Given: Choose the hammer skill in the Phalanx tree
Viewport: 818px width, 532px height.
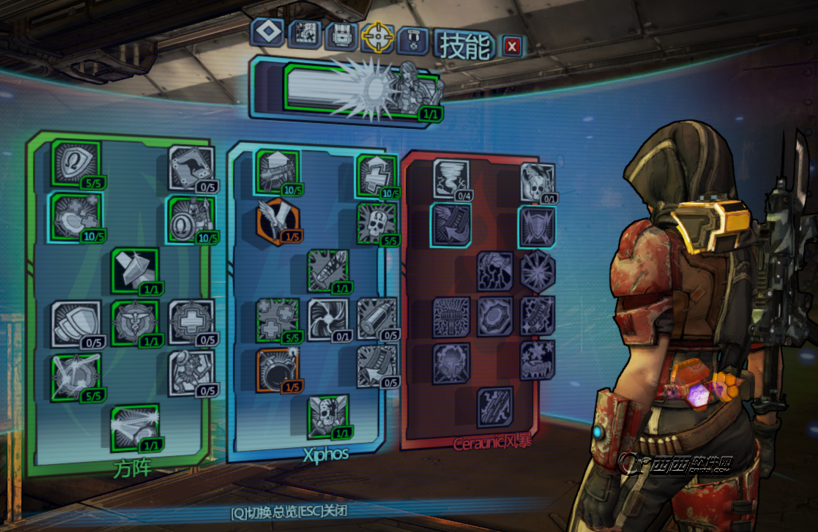Looking at the screenshot, I should coord(134,269).
